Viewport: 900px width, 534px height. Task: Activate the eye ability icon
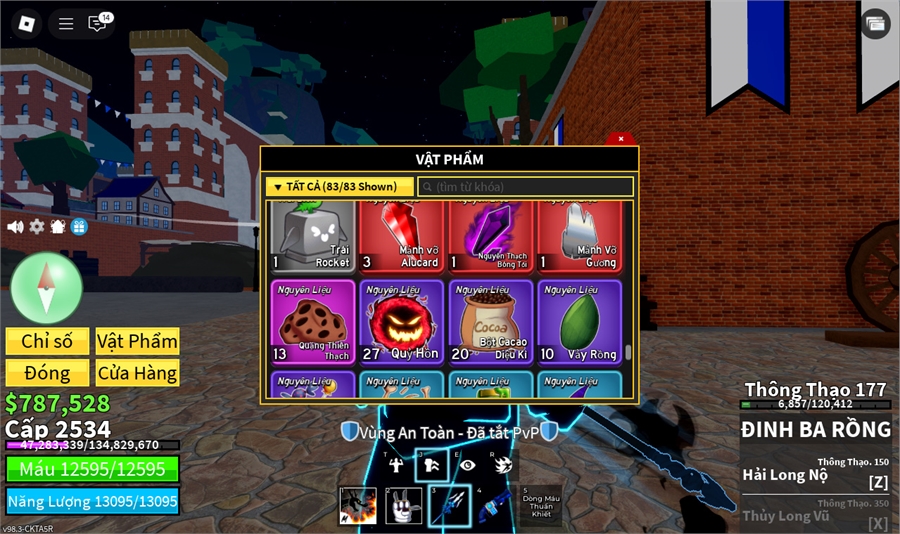point(468,465)
